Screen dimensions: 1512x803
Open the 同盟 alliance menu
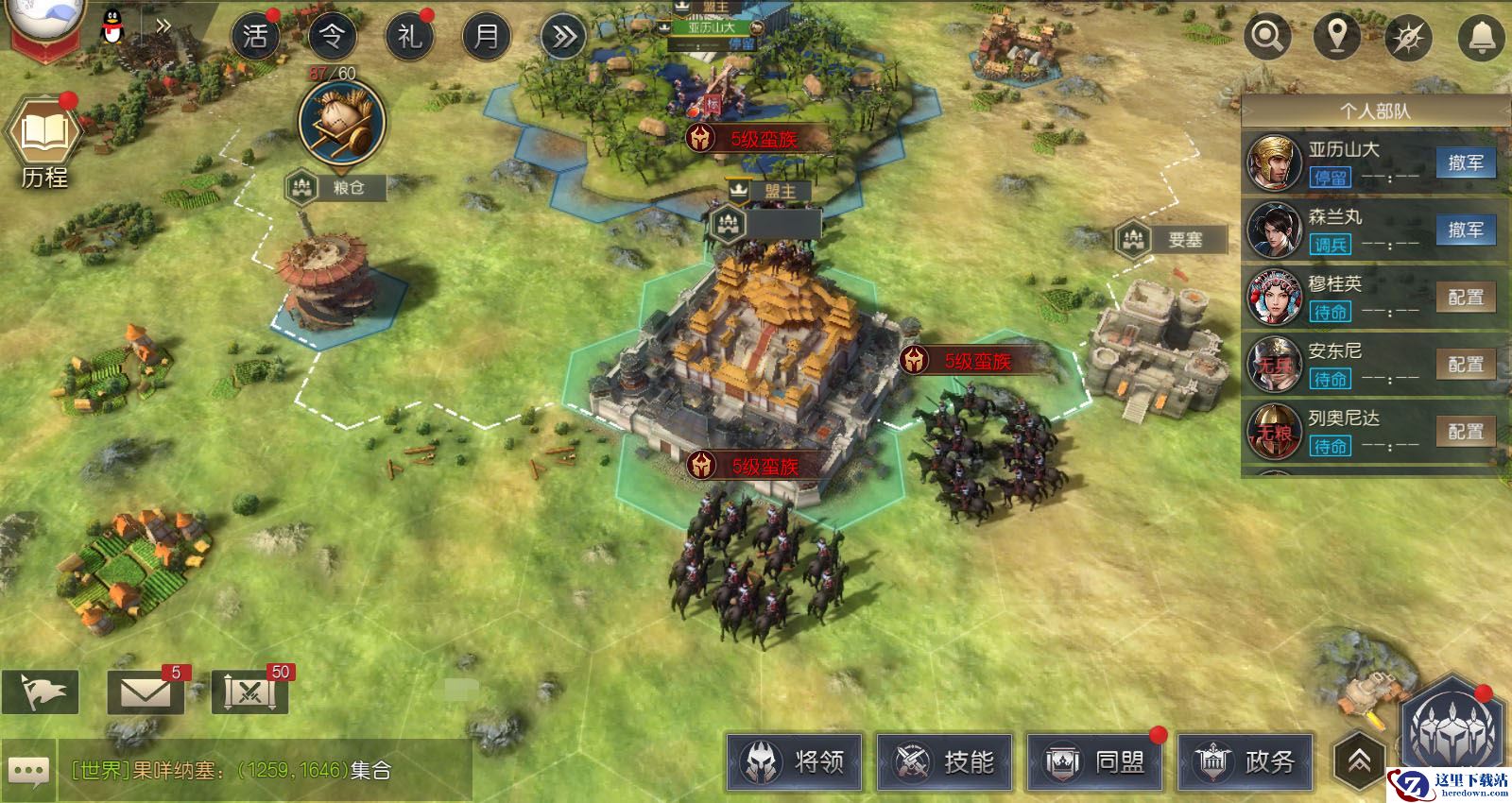[1094, 761]
